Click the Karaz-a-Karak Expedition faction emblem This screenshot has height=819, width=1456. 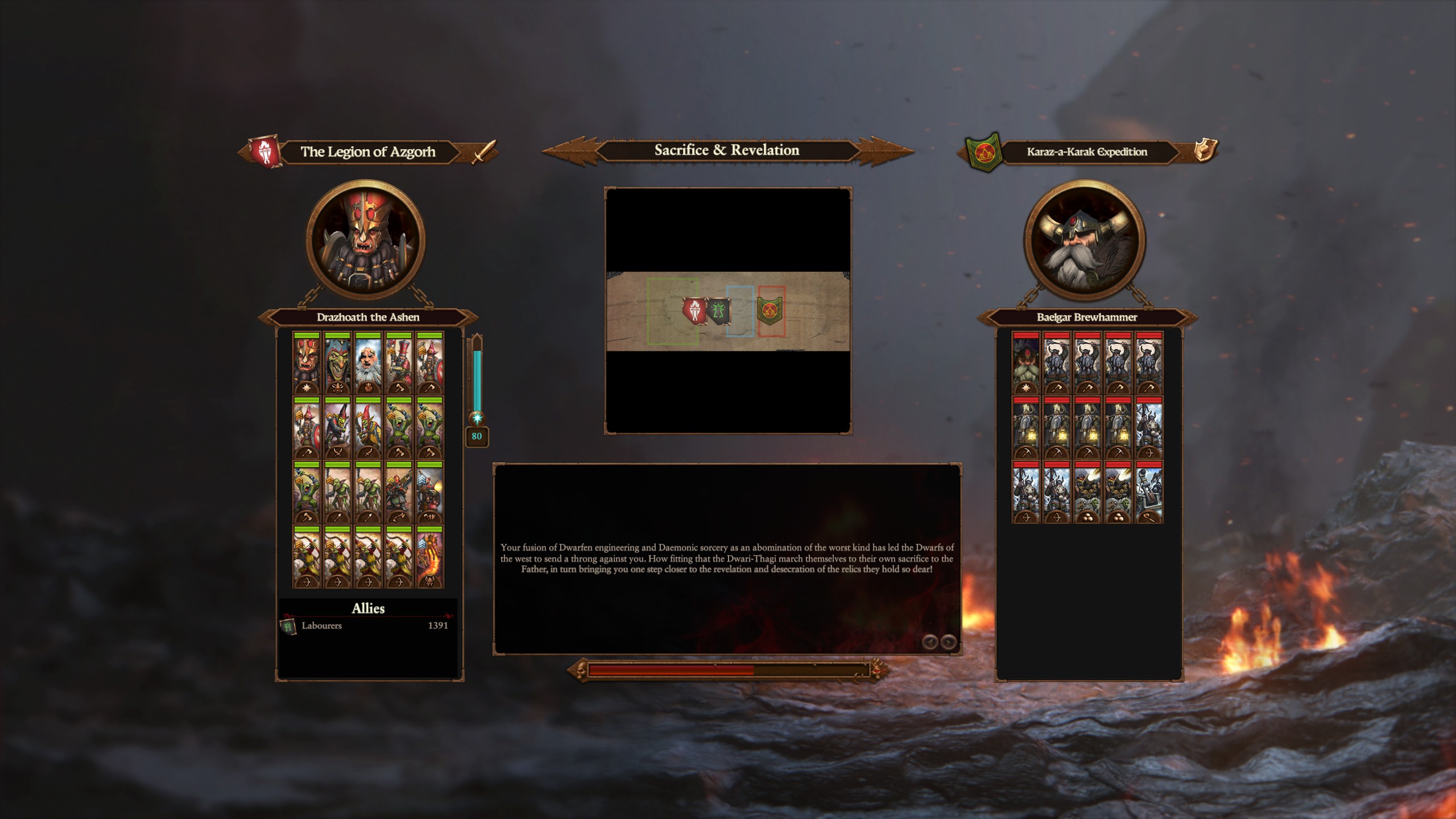(x=984, y=152)
